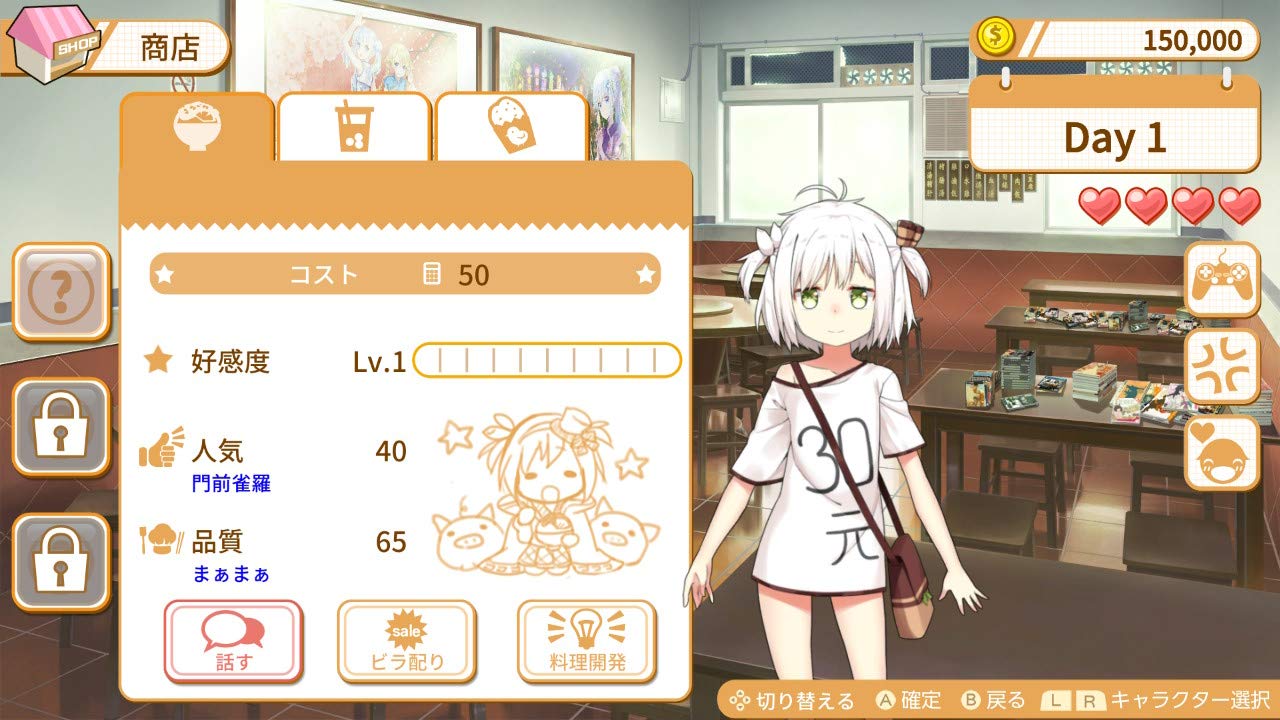Click the ビラ配り flyer button
This screenshot has width=1280, height=720.
(x=409, y=639)
